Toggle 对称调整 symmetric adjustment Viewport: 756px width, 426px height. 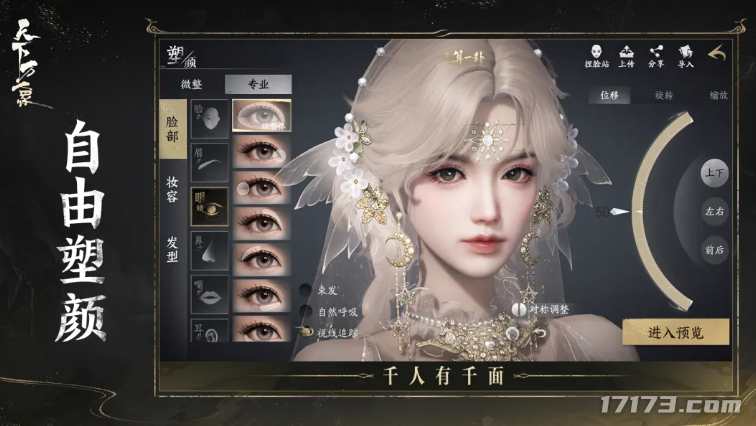519,311
